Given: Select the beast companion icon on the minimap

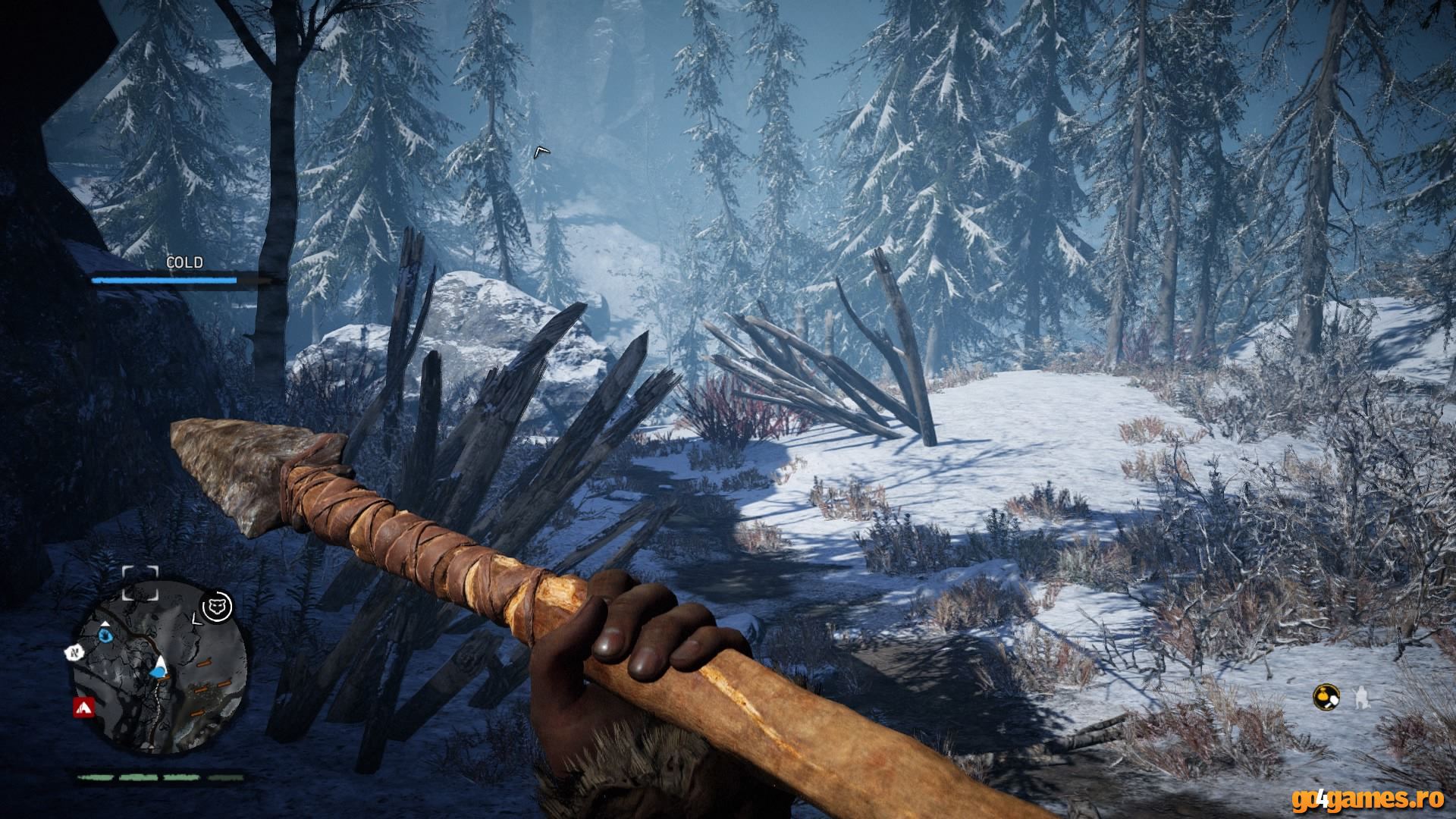Looking at the screenshot, I should [x=218, y=604].
